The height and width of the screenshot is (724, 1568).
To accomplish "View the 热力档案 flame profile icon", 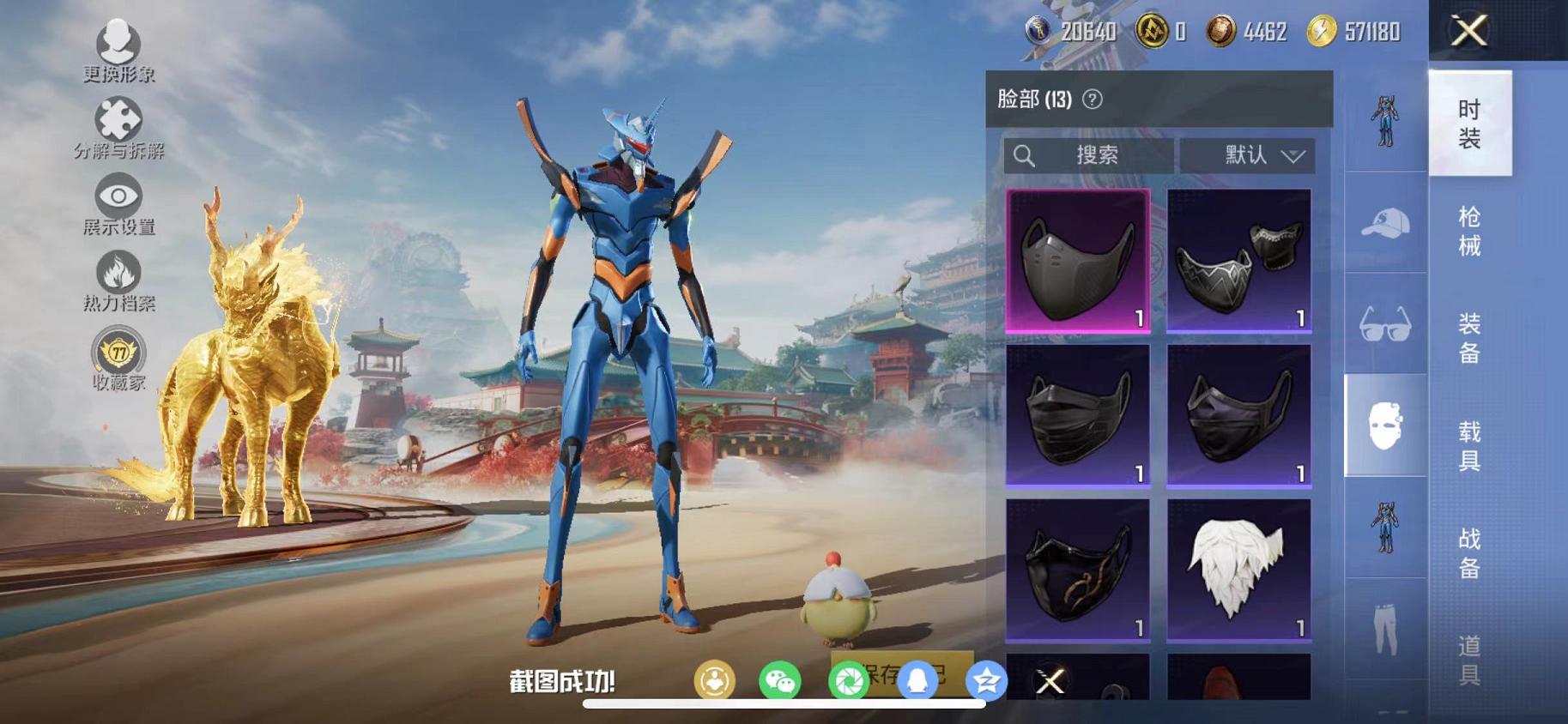I will pos(120,273).
